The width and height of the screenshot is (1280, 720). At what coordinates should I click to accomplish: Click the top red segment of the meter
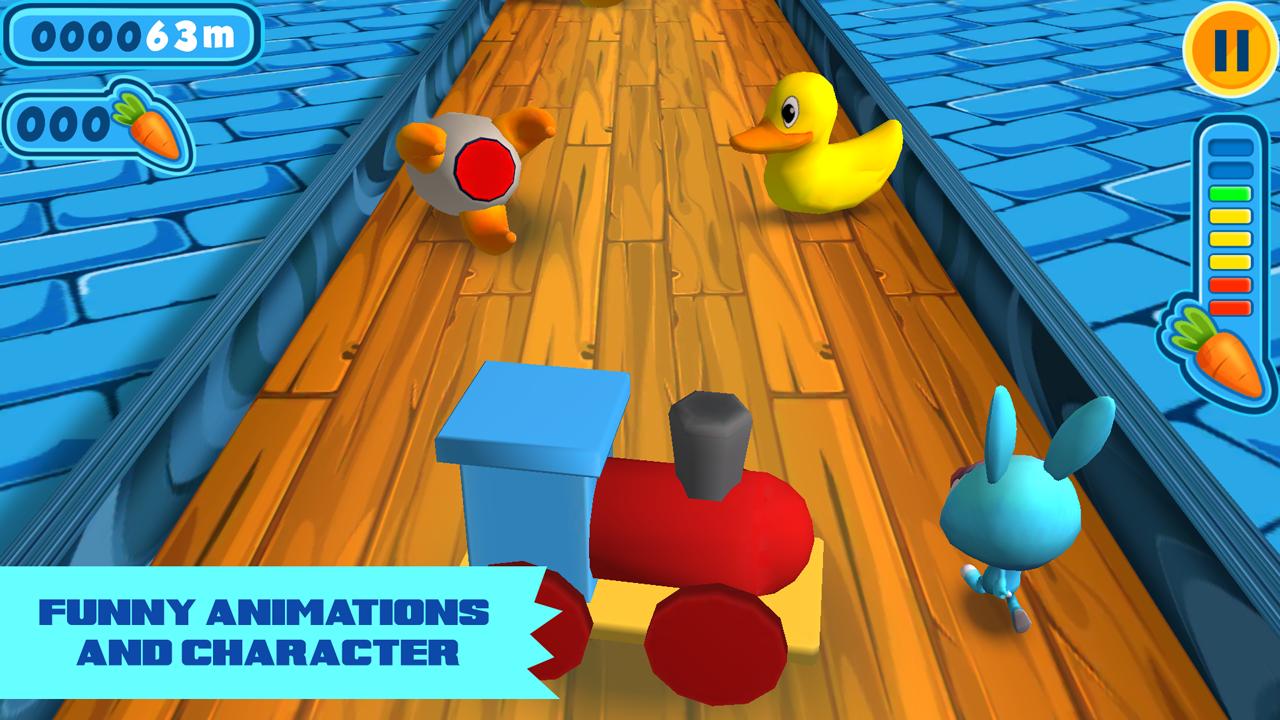(x=1230, y=283)
